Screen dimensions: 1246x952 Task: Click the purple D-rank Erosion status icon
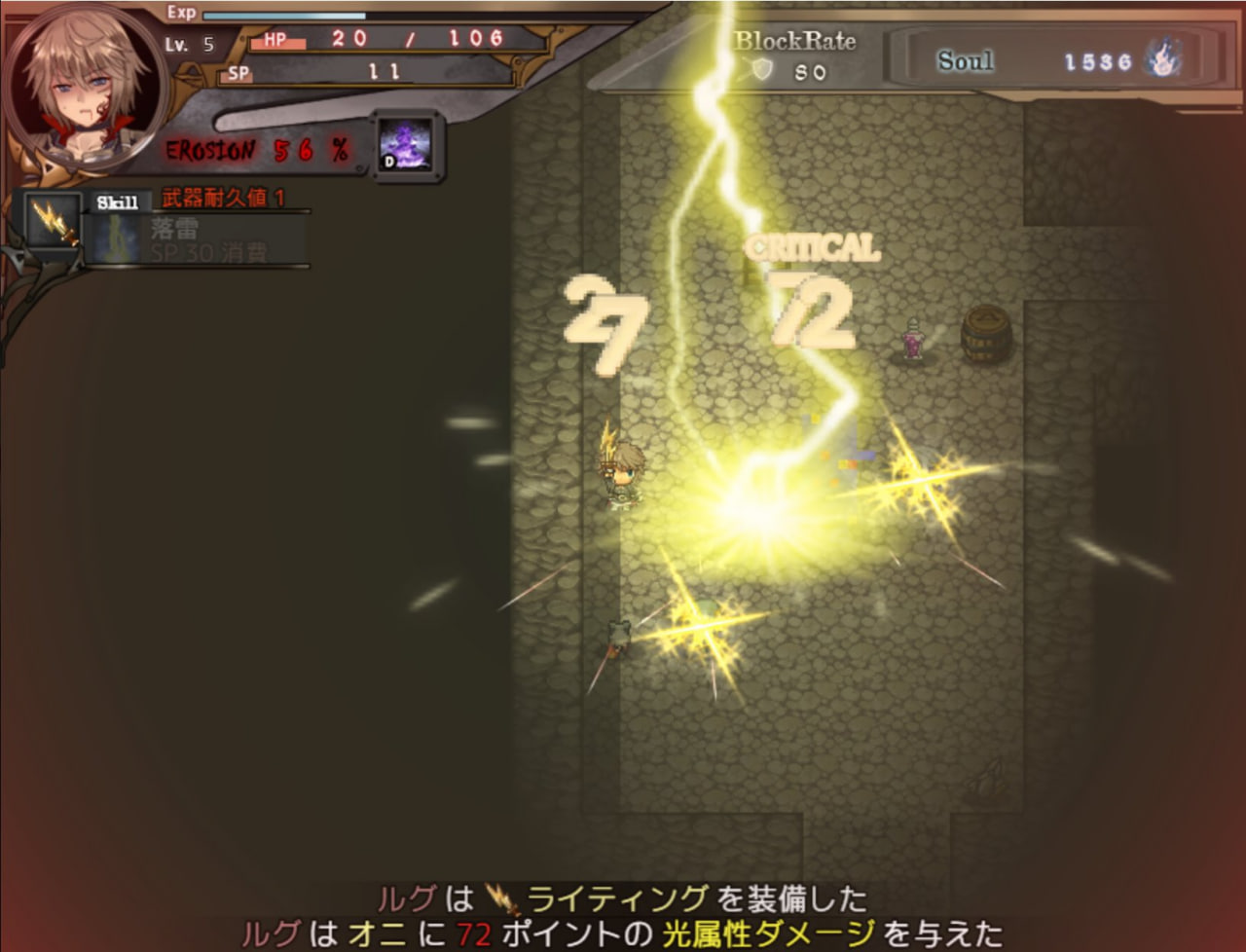407,146
